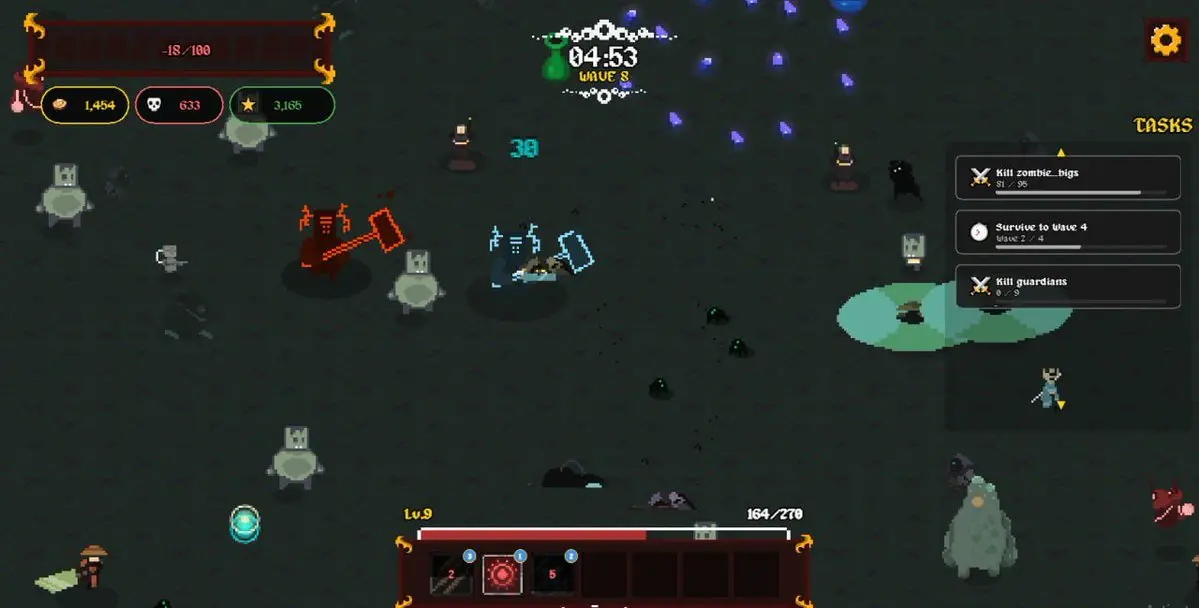This screenshot has width=1199, height=608.
Task: Select the Kill guardians task
Action: coord(1061,286)
